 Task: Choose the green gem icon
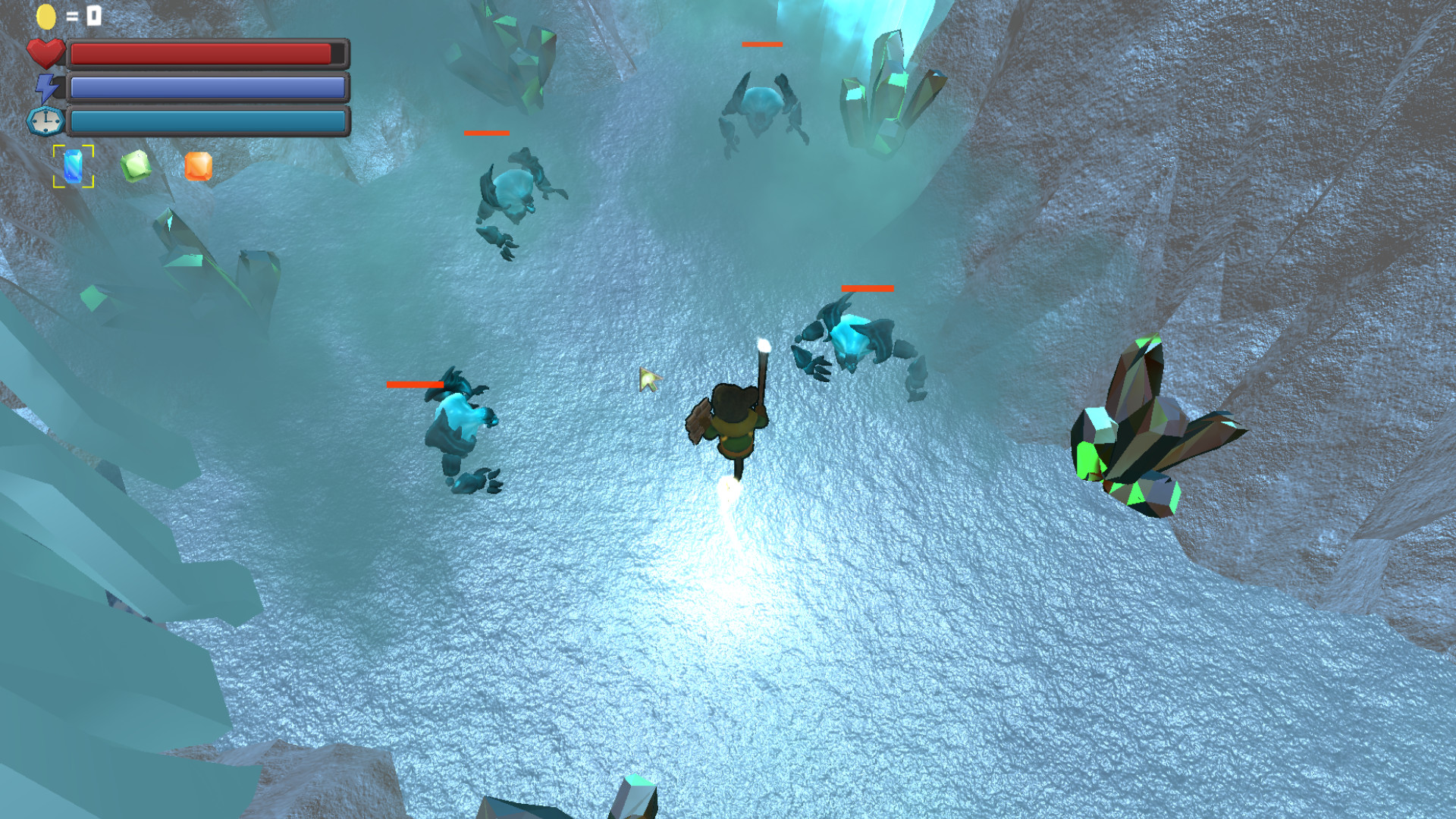[x=136, y=166]
